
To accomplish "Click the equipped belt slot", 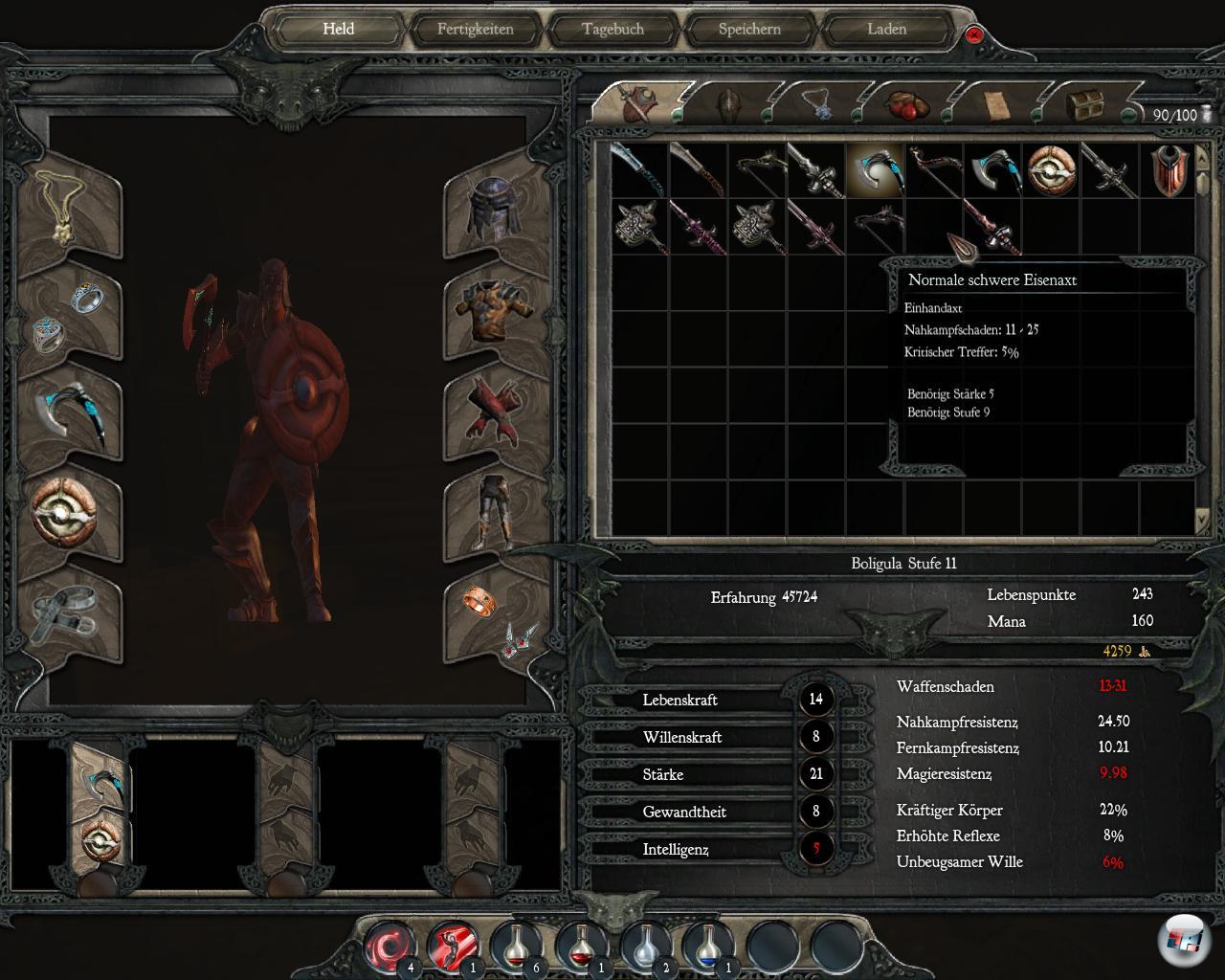I will (x=65, y=612).
